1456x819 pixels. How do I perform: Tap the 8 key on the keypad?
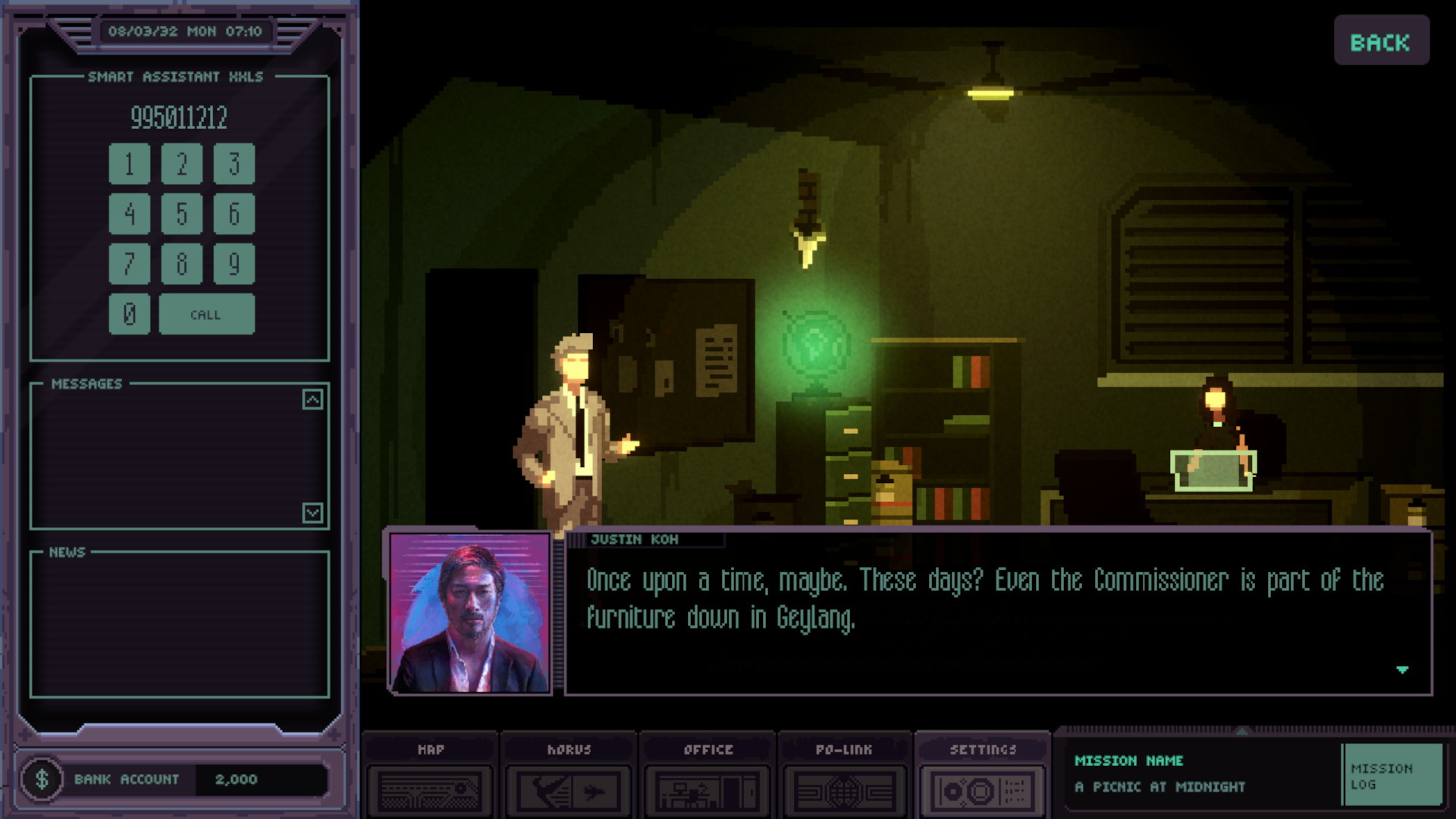[x=181, y=264]
